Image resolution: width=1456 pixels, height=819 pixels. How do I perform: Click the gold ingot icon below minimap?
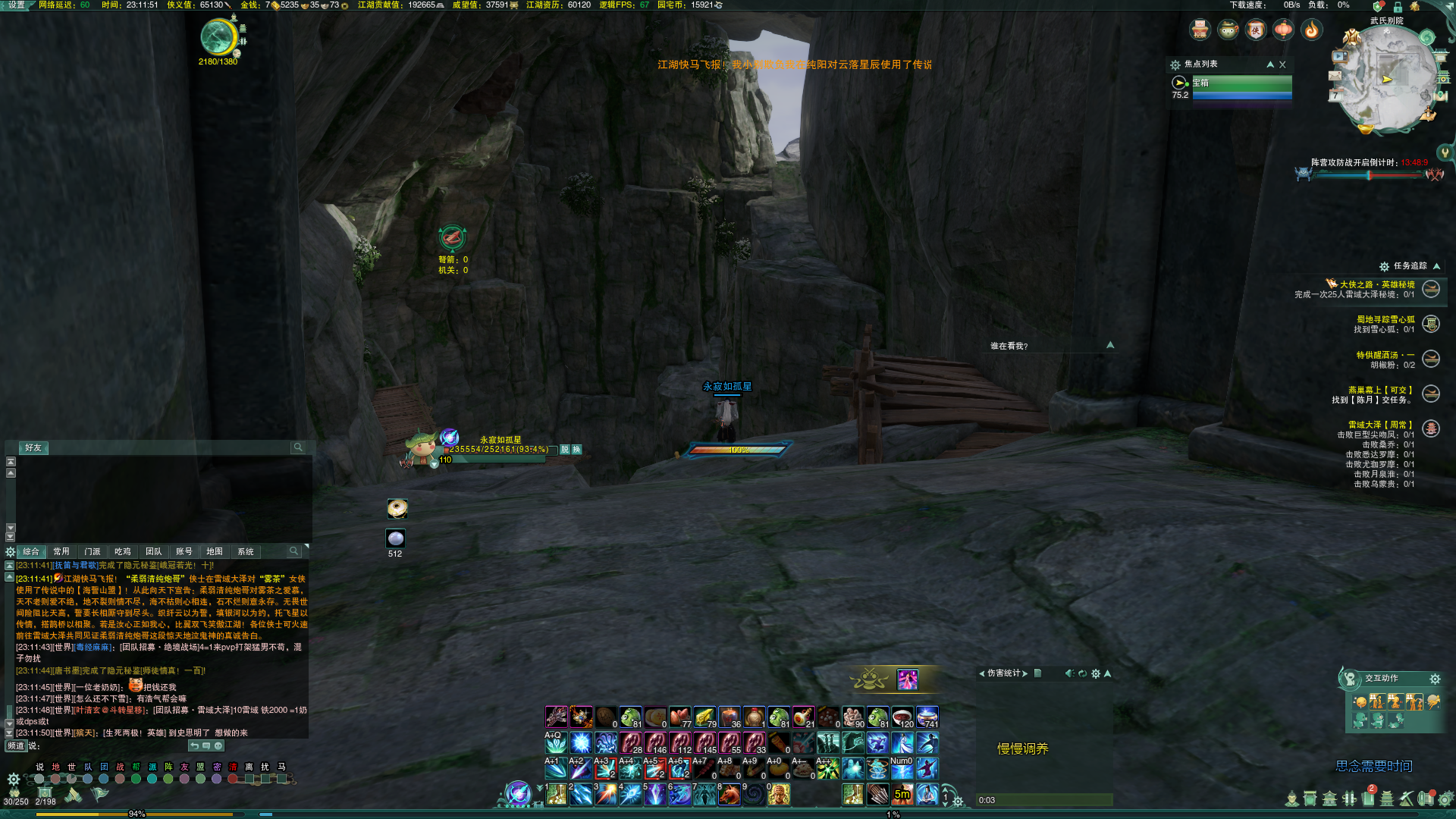1367,130
